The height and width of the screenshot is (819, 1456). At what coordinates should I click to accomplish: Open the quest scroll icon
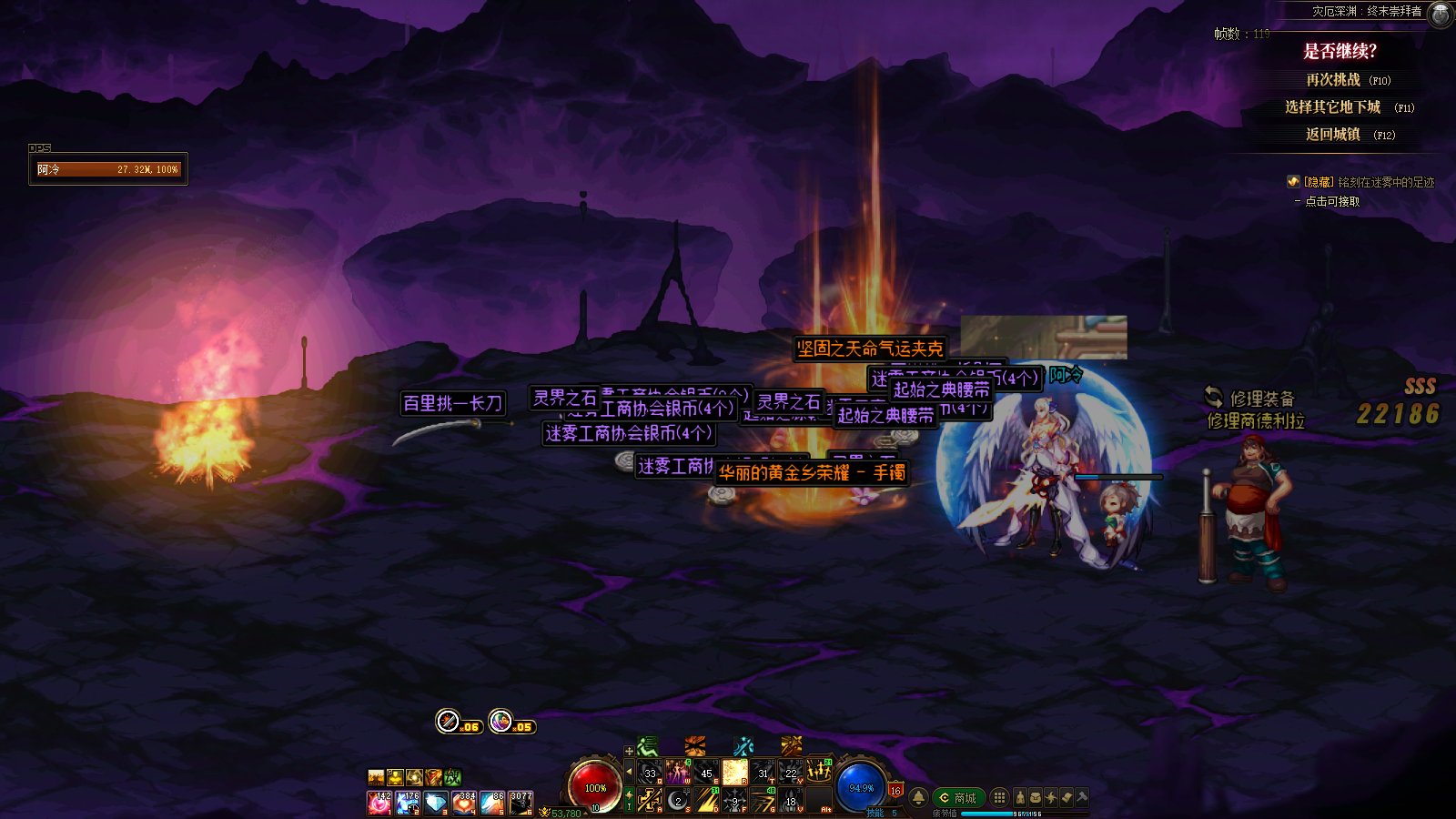pyautogui.click(x=1067, y=798)
